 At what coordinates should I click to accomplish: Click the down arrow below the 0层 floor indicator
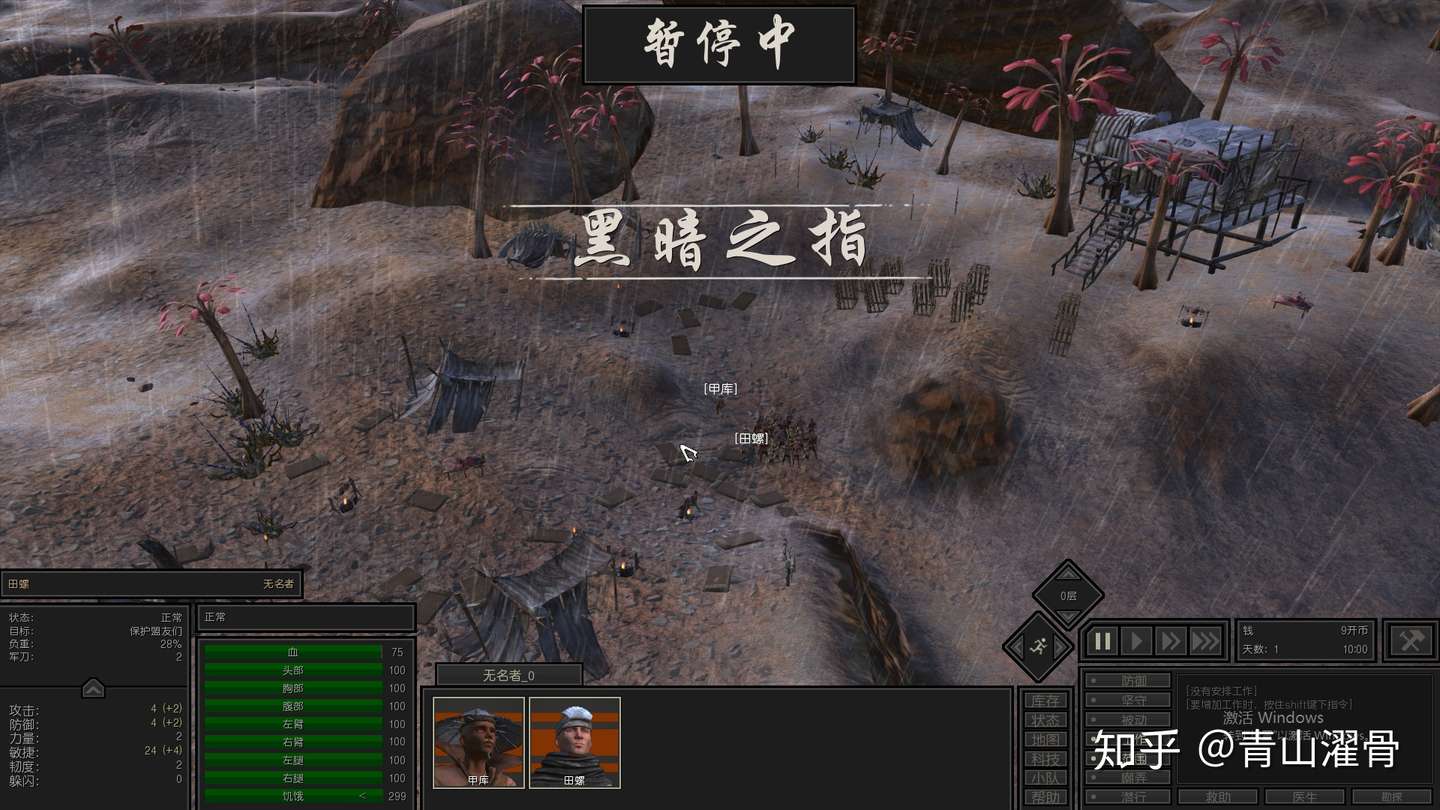click(x=1067, y=617)
